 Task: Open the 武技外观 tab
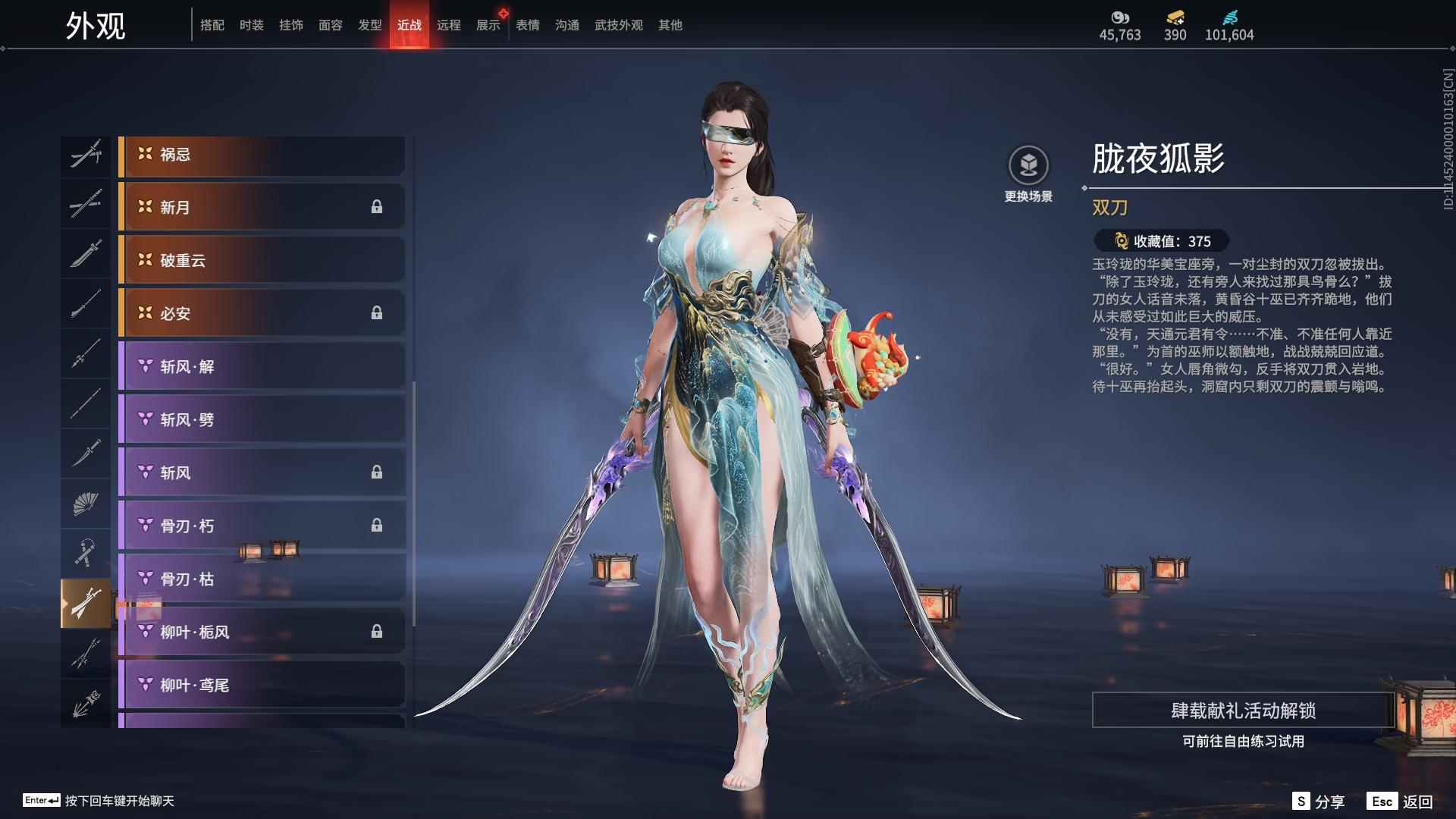coord(617,24)
